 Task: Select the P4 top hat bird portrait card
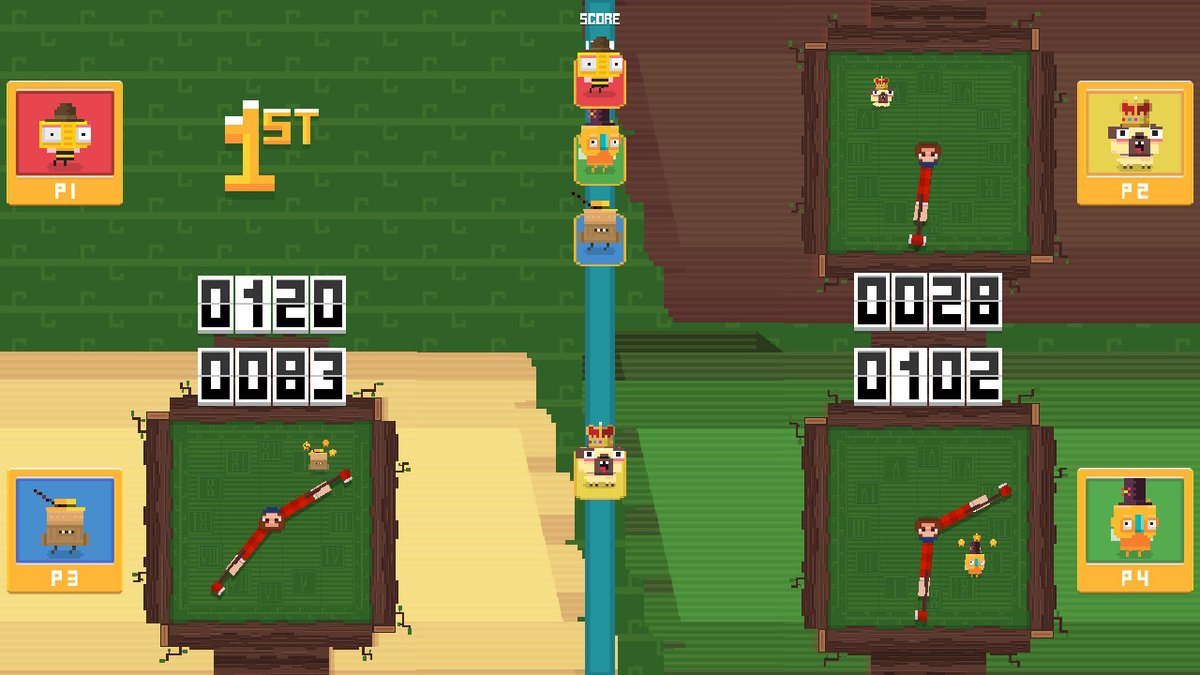(x=1134, y=530)
